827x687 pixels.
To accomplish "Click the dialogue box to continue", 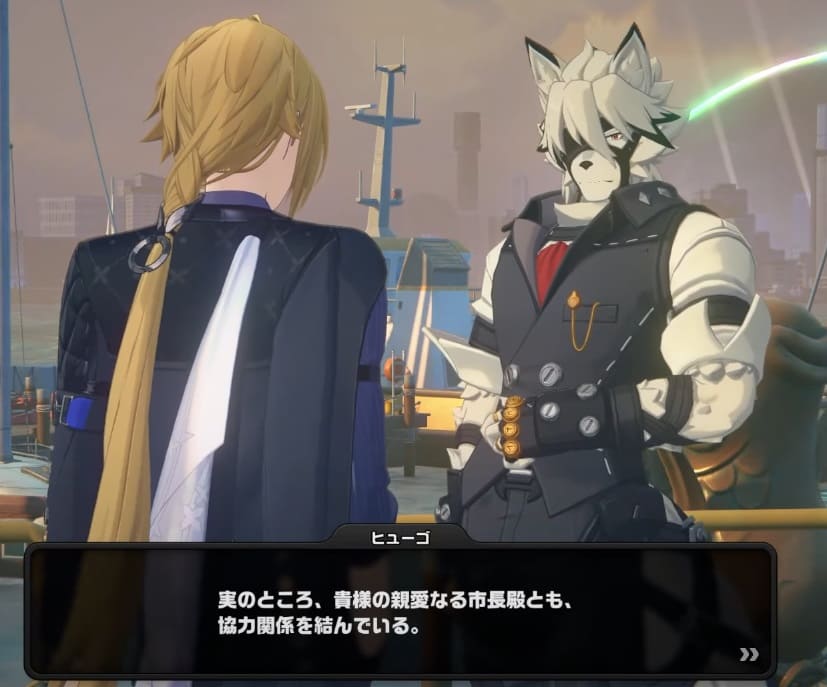I will pos(400,612).
